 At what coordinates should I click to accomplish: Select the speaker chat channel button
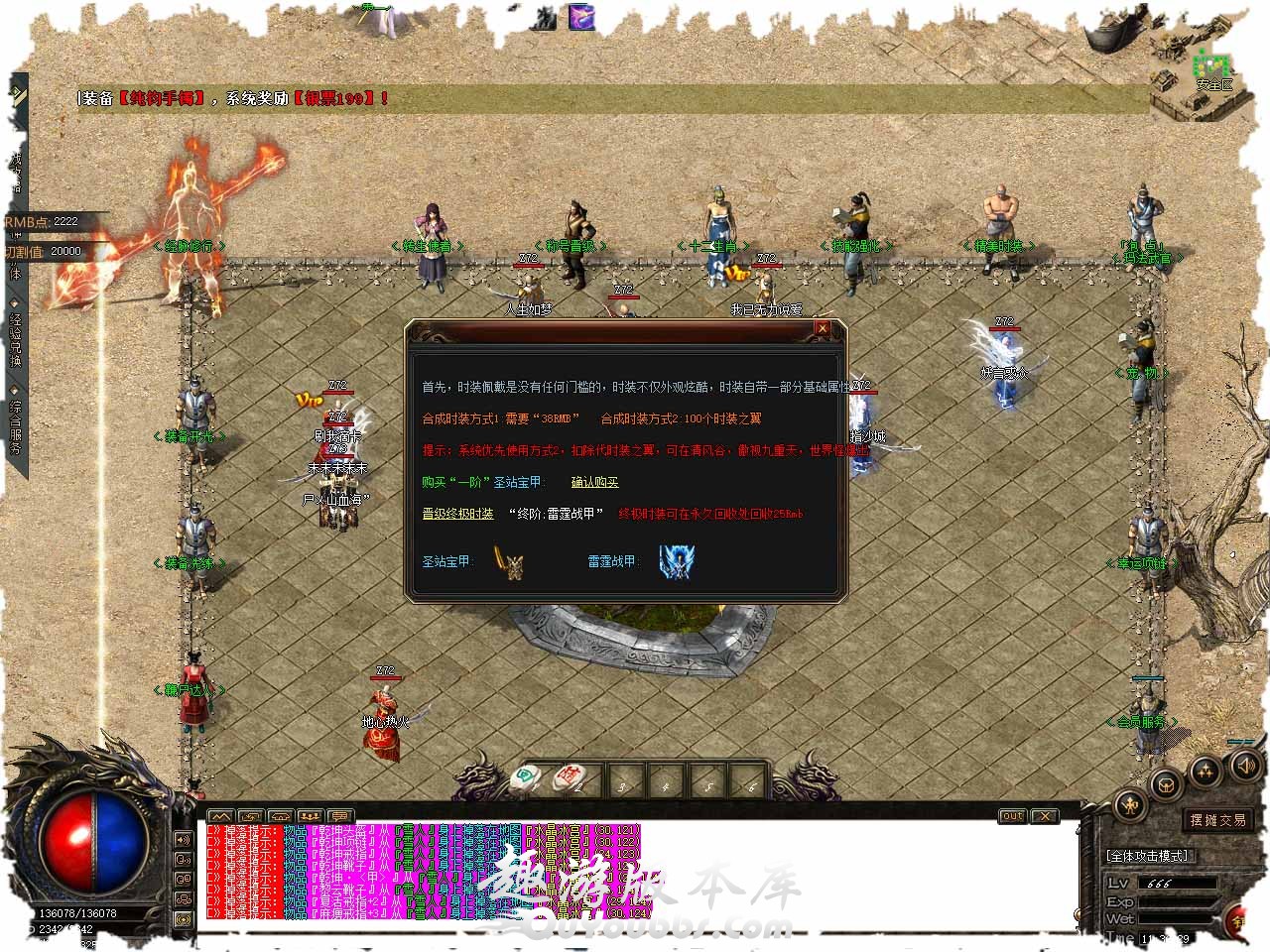[184, 838]
